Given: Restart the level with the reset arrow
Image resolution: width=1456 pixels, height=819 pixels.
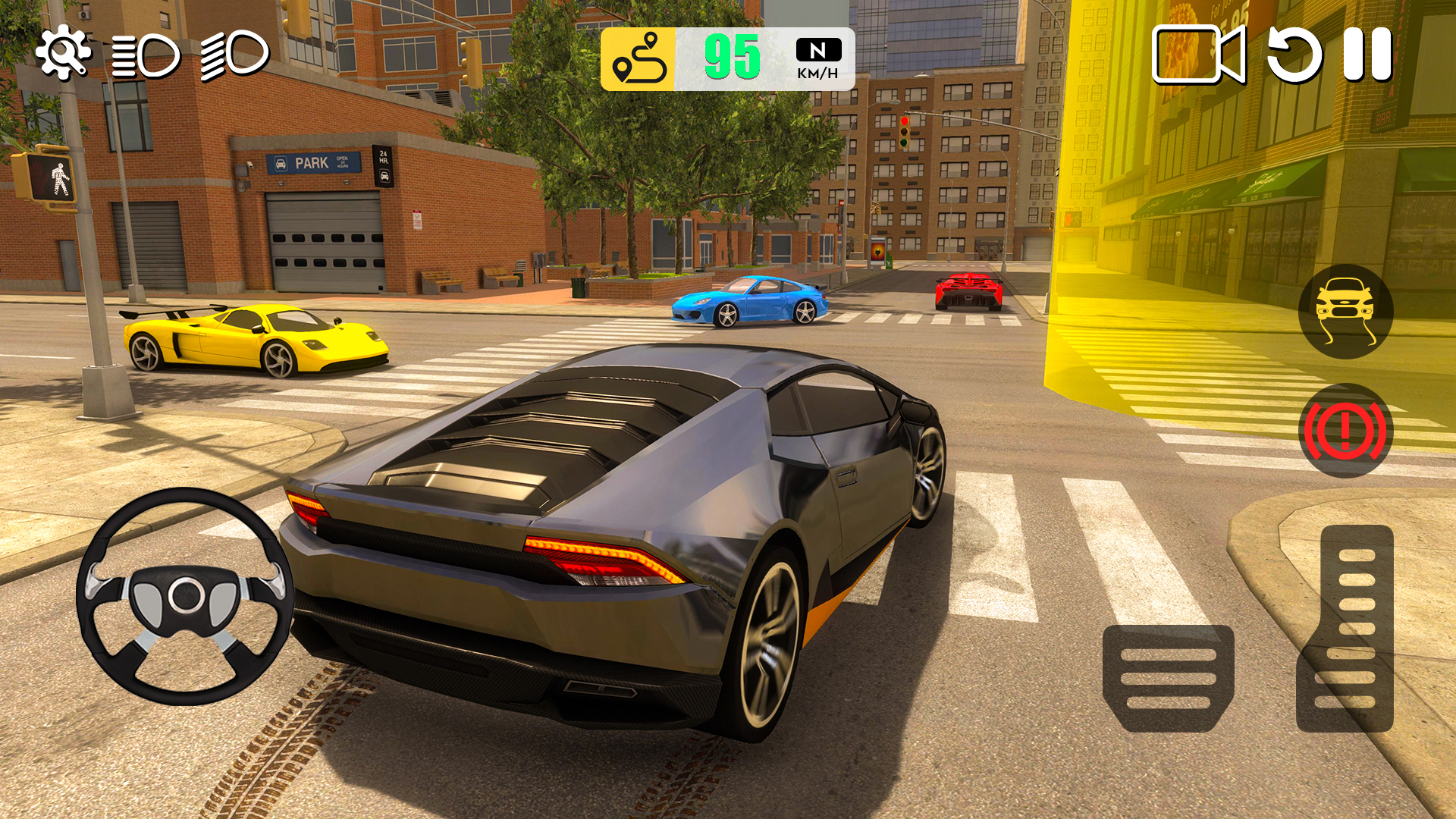Looking at the screenshot, I should (x=1294, y=57).
